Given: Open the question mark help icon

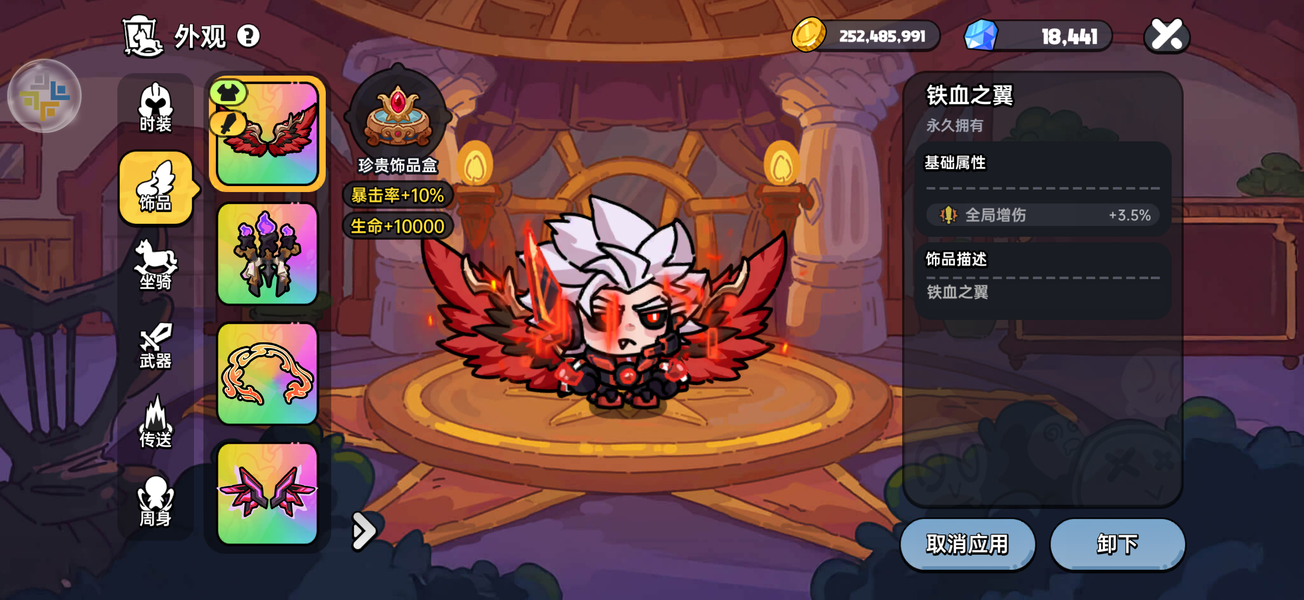Looking at the screenshot, I should [x=248, y=37].
